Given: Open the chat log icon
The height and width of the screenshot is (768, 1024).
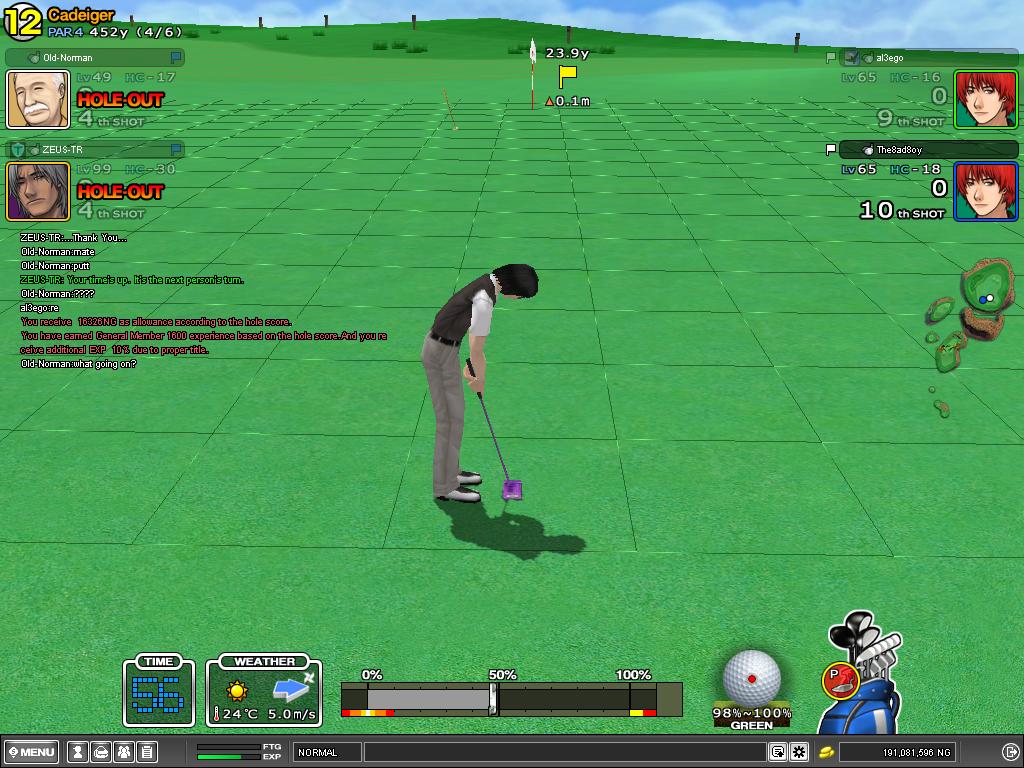Looking at the screenshot, I should (x=777, y=752).
